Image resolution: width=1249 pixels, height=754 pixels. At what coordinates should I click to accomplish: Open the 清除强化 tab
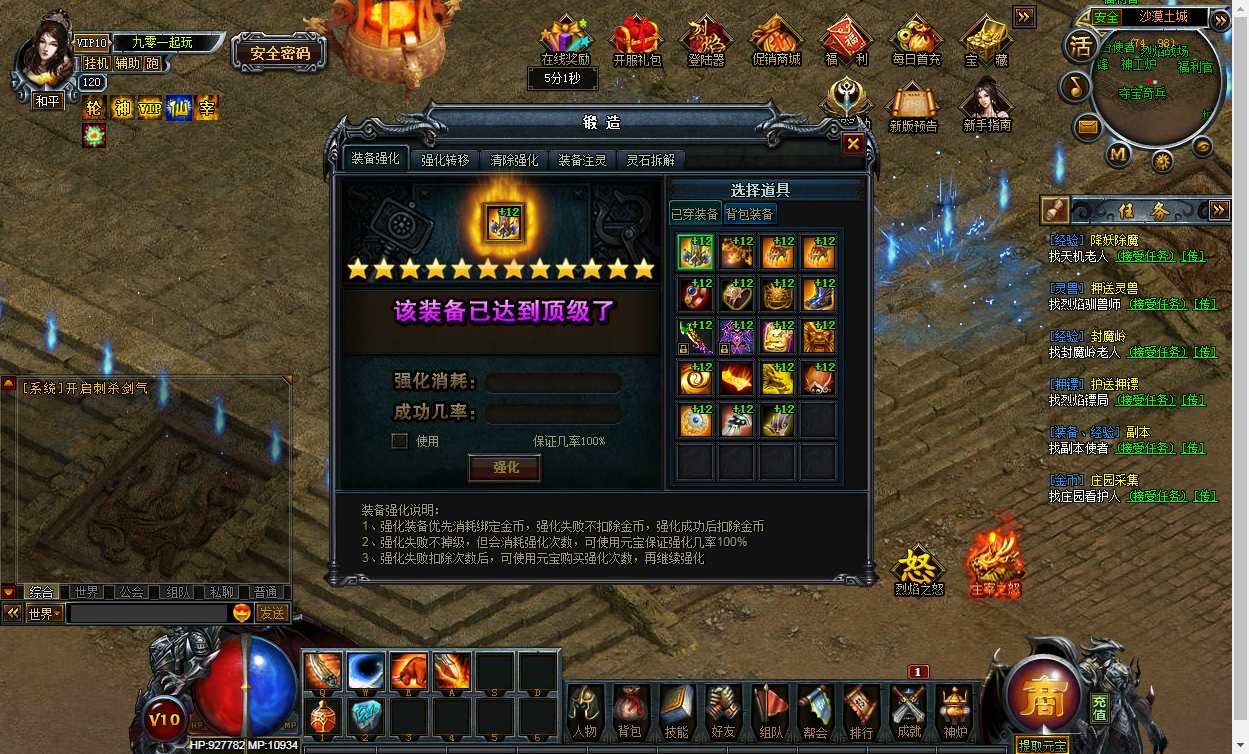point(514,160)
